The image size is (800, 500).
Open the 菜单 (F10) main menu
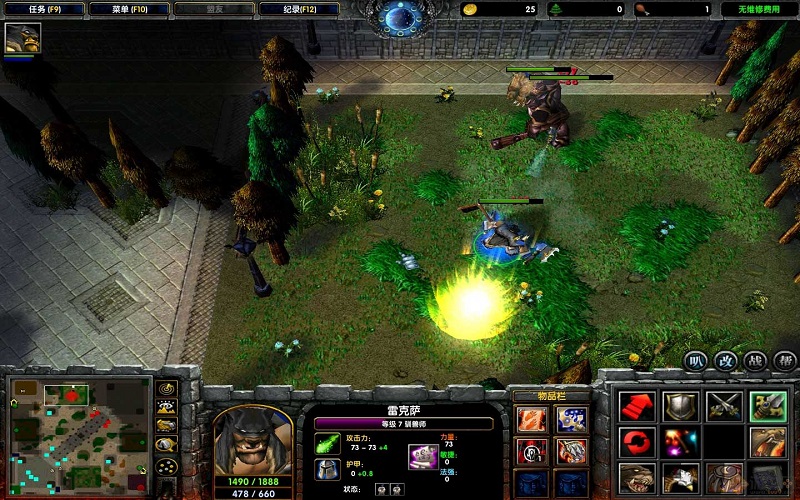pyautogui.click(x=127, y=9)
